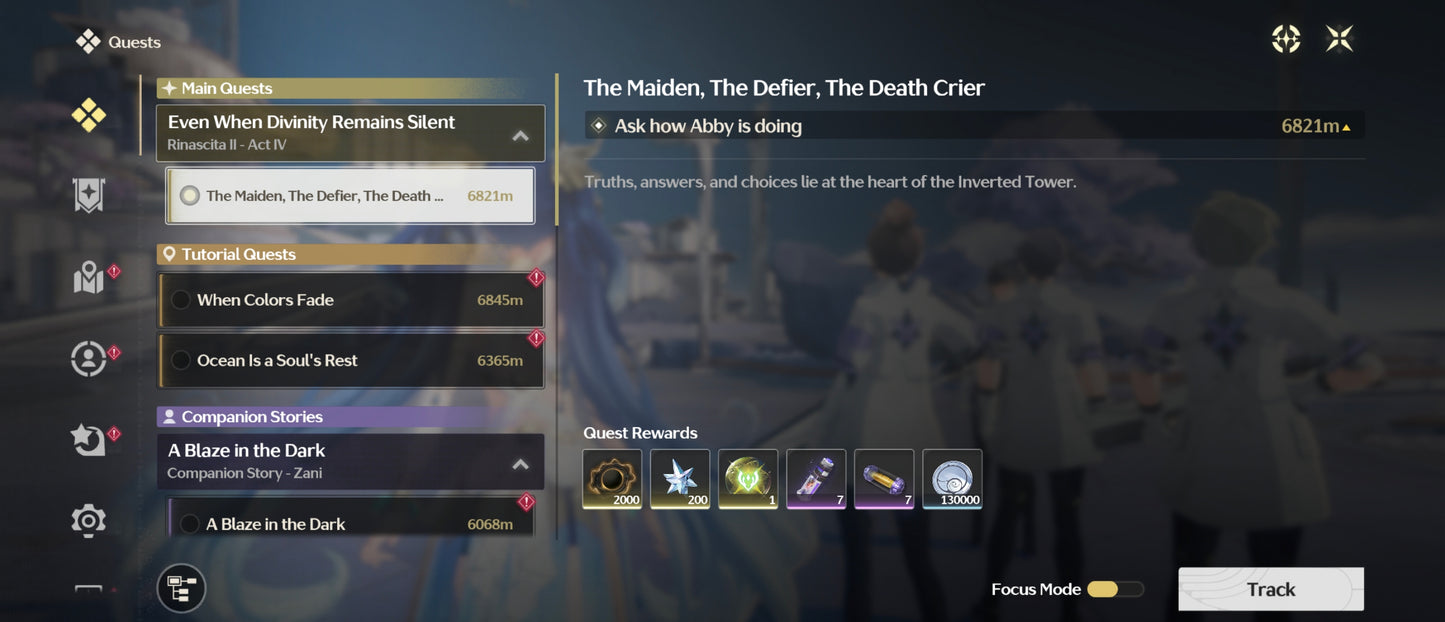Toggle the Focus Mode switch
This screenshot has height=622, width=1445.
[1114, 589]
